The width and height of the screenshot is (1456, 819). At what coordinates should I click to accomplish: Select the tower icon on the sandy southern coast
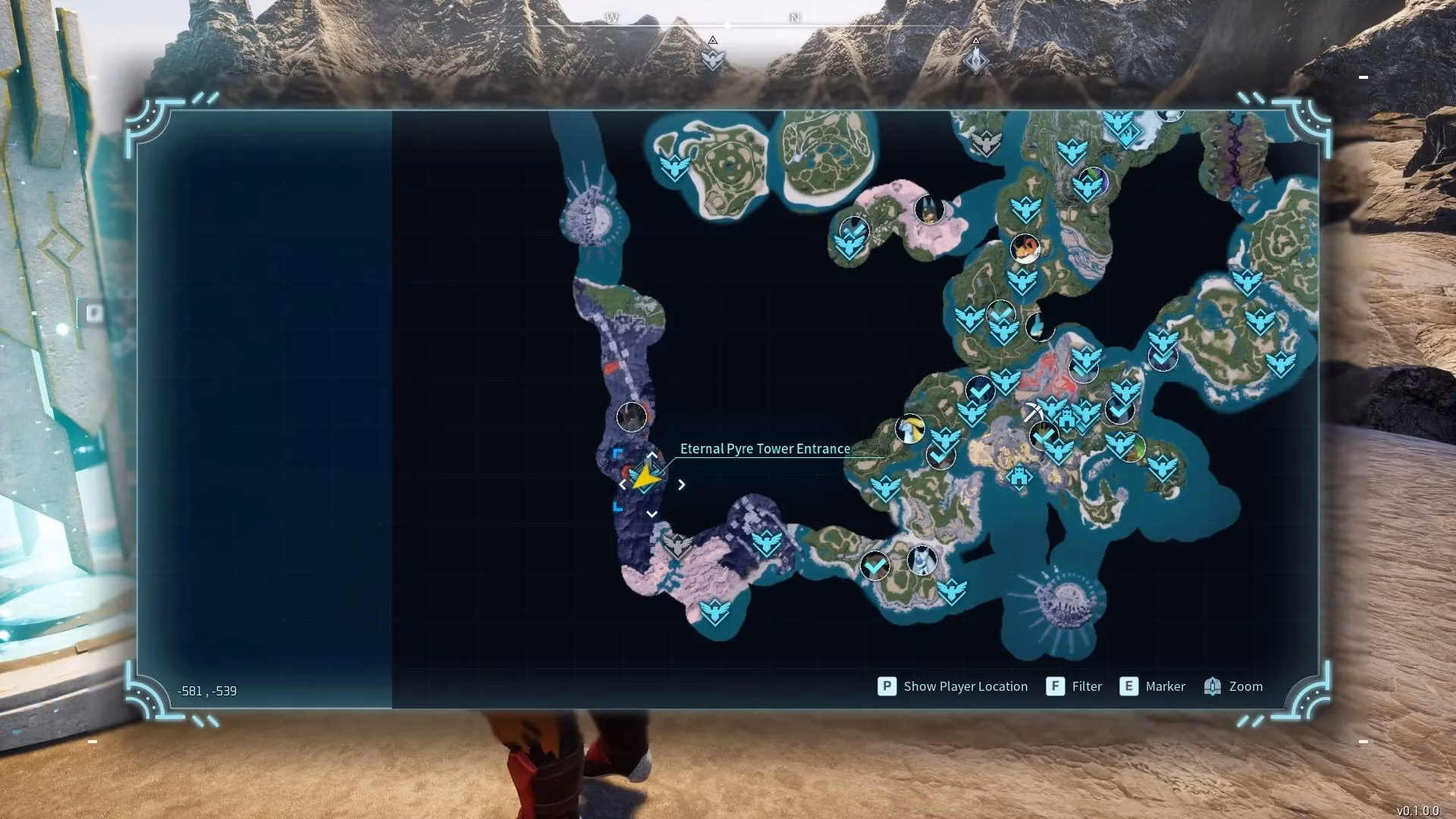coord(1020,478)
